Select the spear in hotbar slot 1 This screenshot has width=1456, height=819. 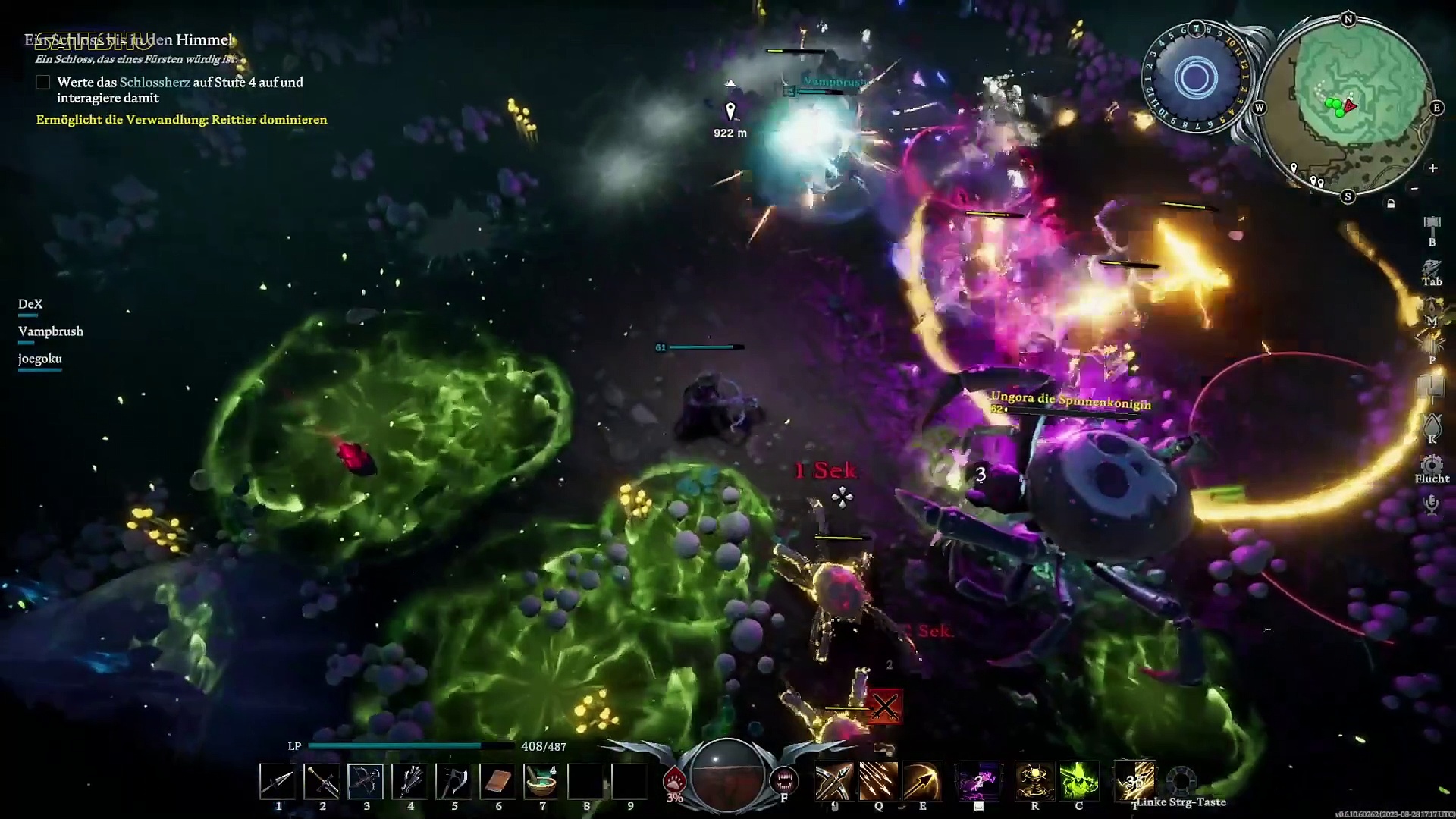click(x=278, y=781)
